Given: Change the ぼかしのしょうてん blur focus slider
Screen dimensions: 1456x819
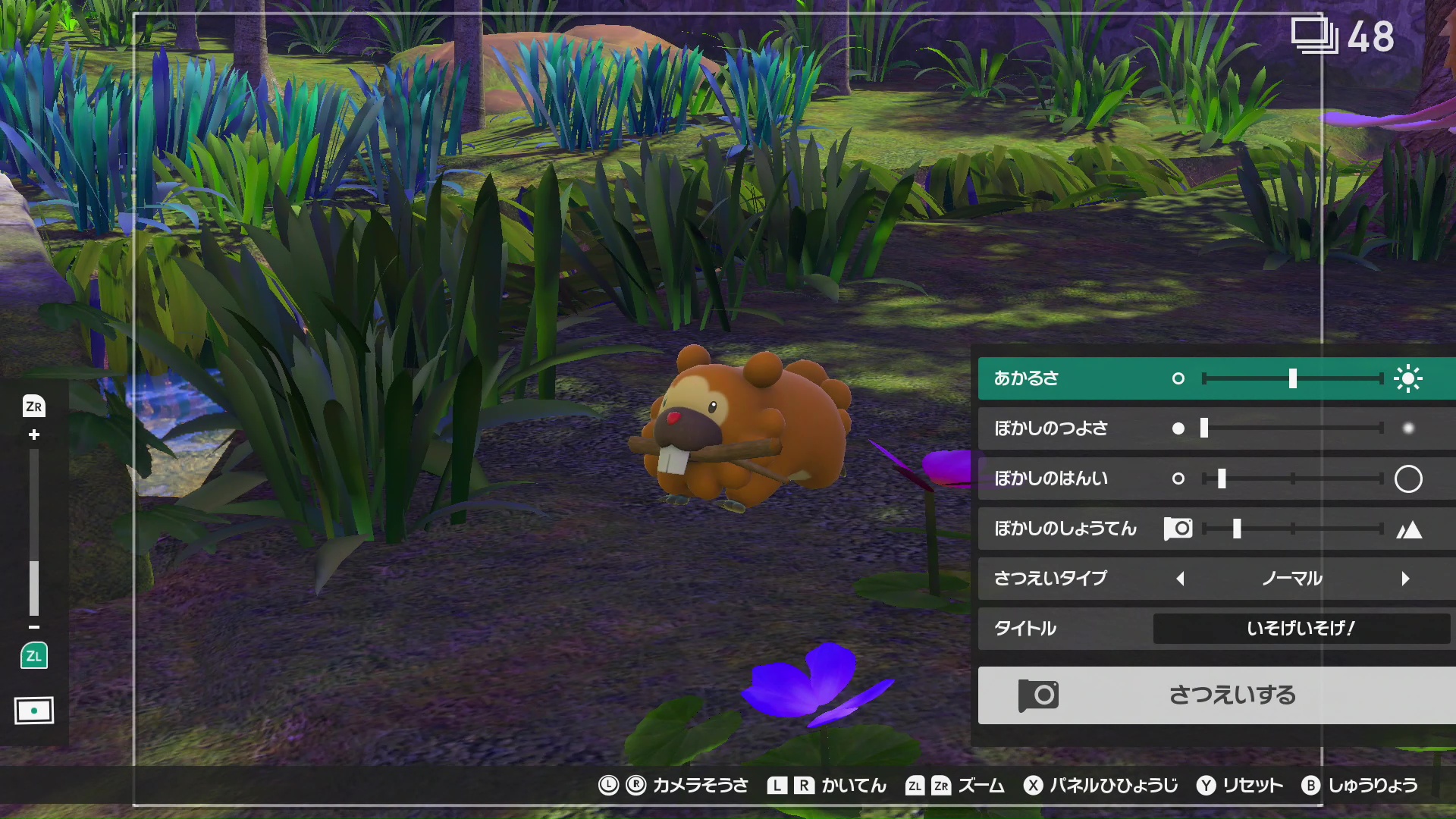Looking at the screenshot, I should 1292,529.
